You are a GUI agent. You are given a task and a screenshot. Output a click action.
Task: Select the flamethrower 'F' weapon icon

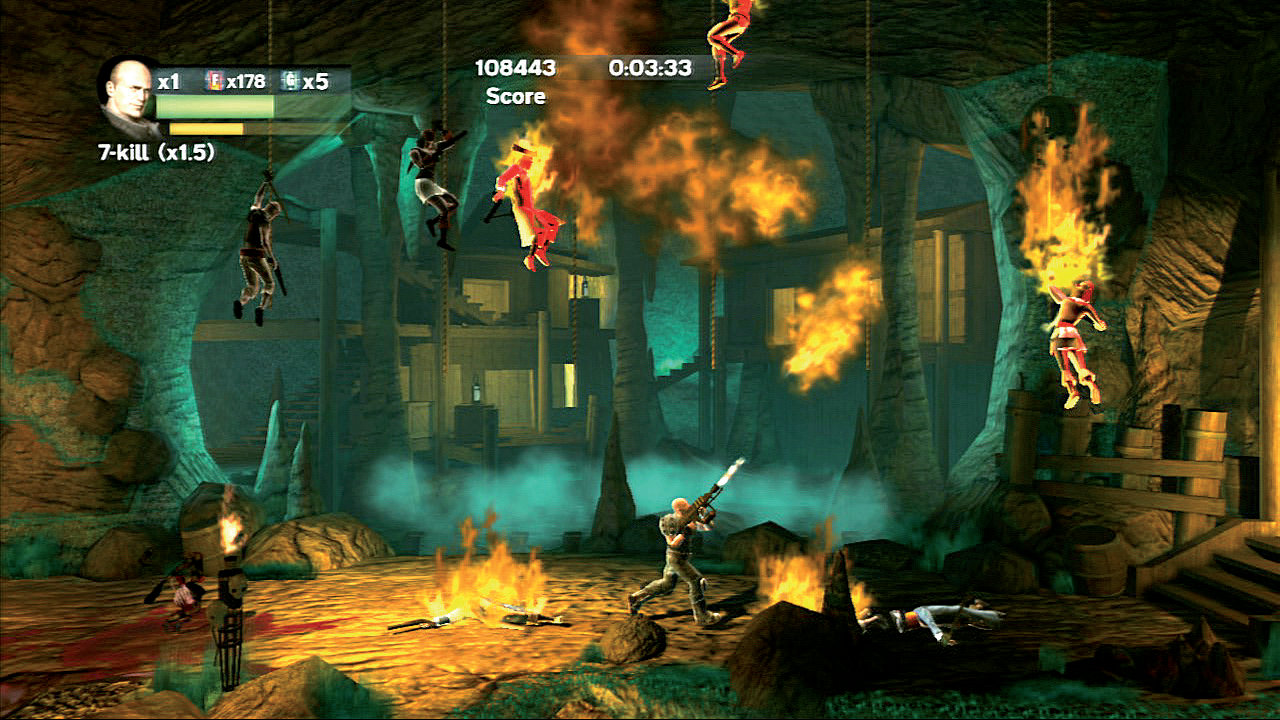click(213, 82)
